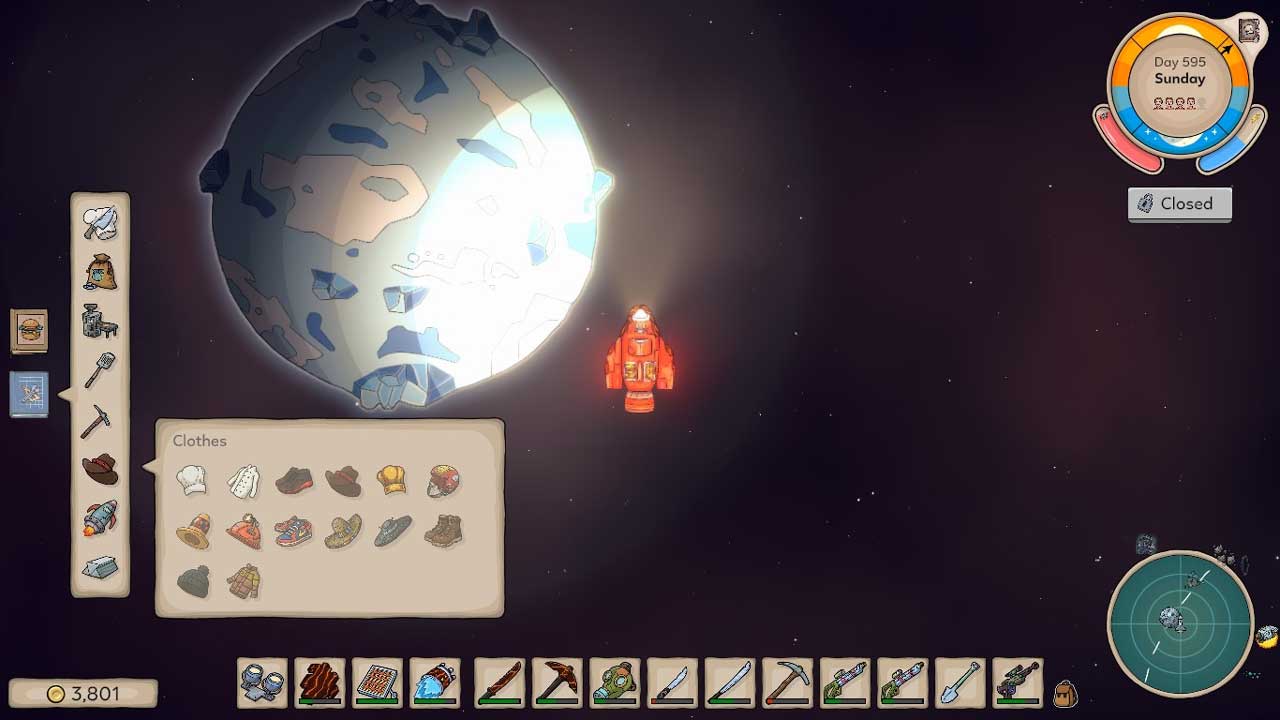Screen dimensions: 1280x720
Task: Select the white chef coat
Action: tap(243, 481)
